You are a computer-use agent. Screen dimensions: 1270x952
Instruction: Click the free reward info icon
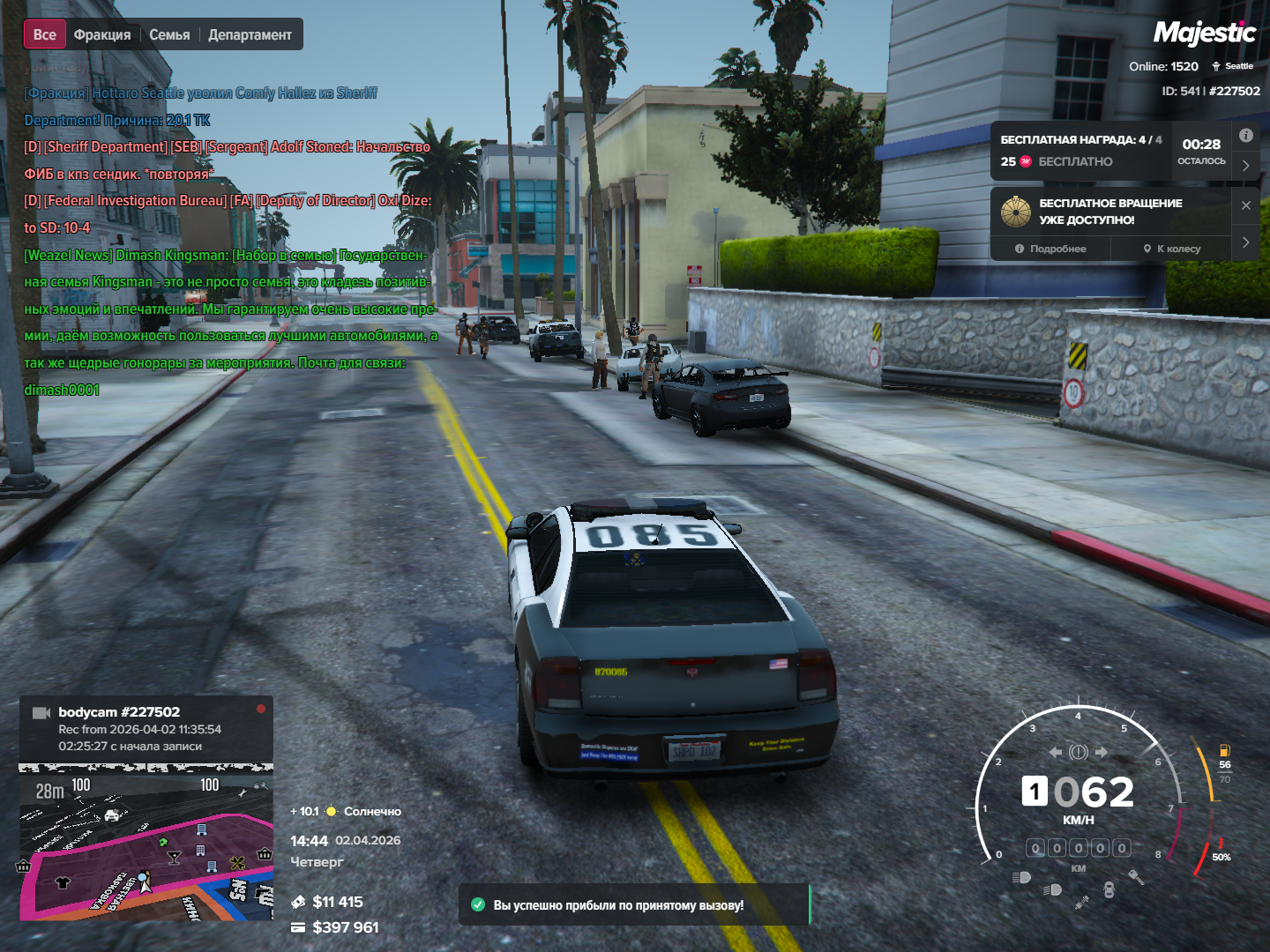click(x=1245, y=136)
